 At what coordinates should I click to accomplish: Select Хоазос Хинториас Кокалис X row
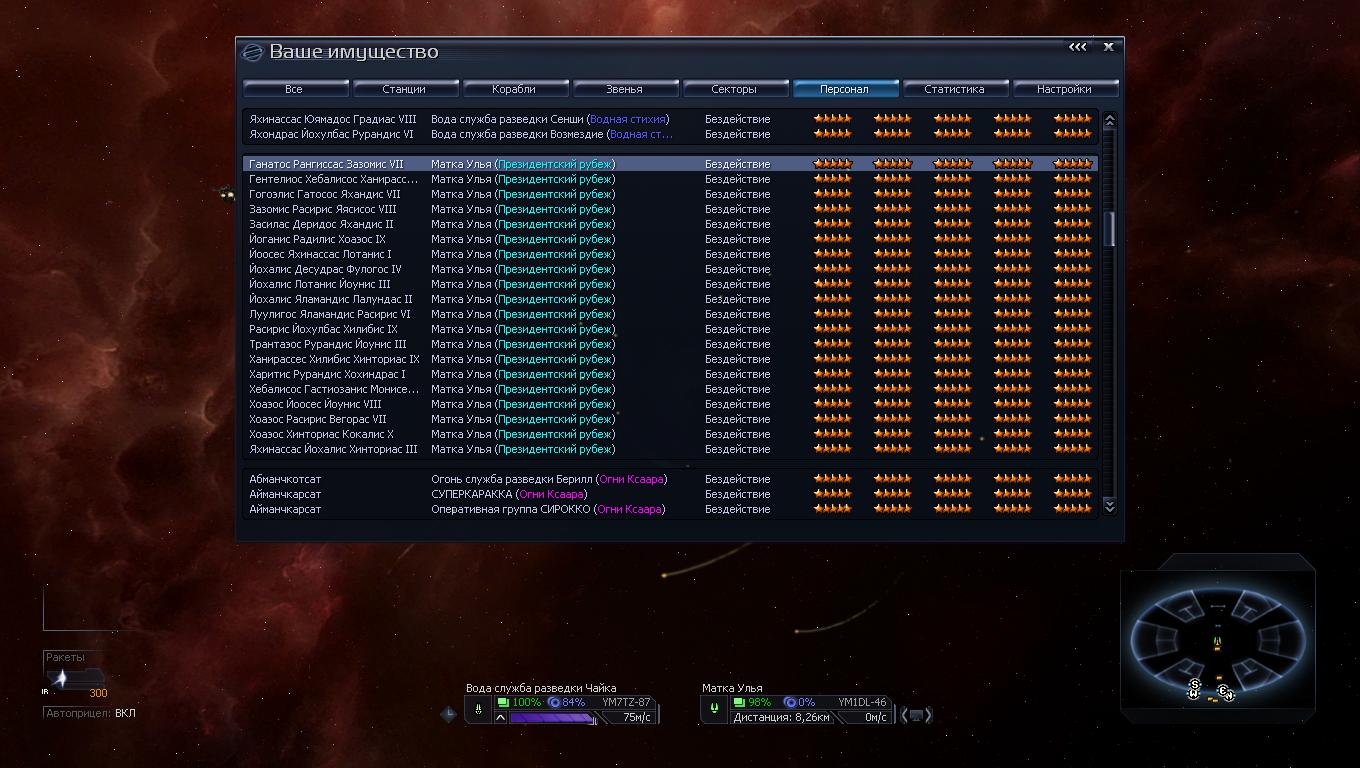click(x=321, y=434)
